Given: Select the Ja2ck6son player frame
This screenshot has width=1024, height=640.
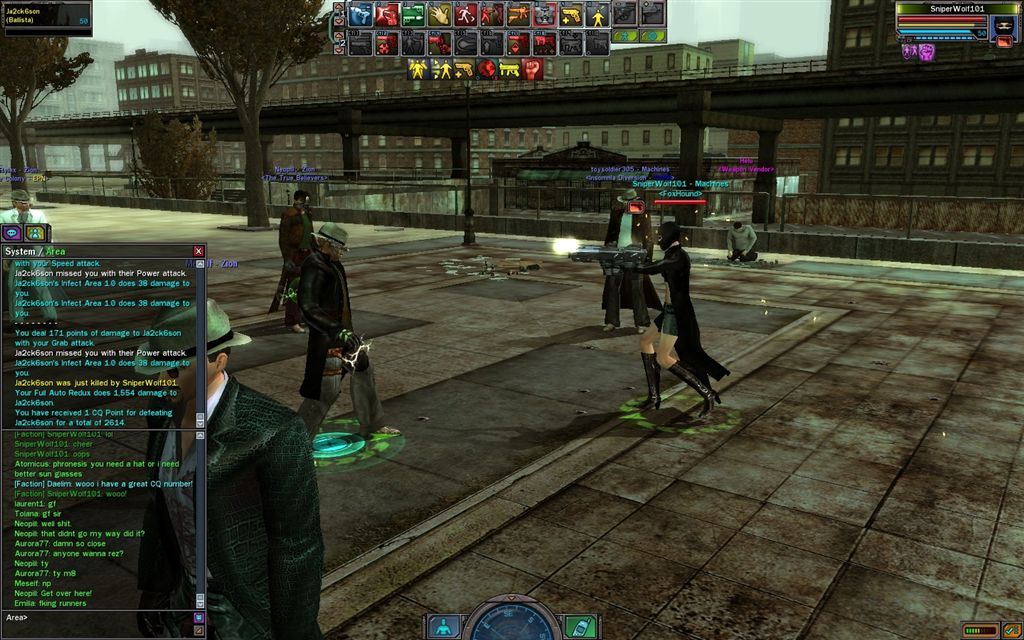Looking at the screenshot, I should click(47, 17).
